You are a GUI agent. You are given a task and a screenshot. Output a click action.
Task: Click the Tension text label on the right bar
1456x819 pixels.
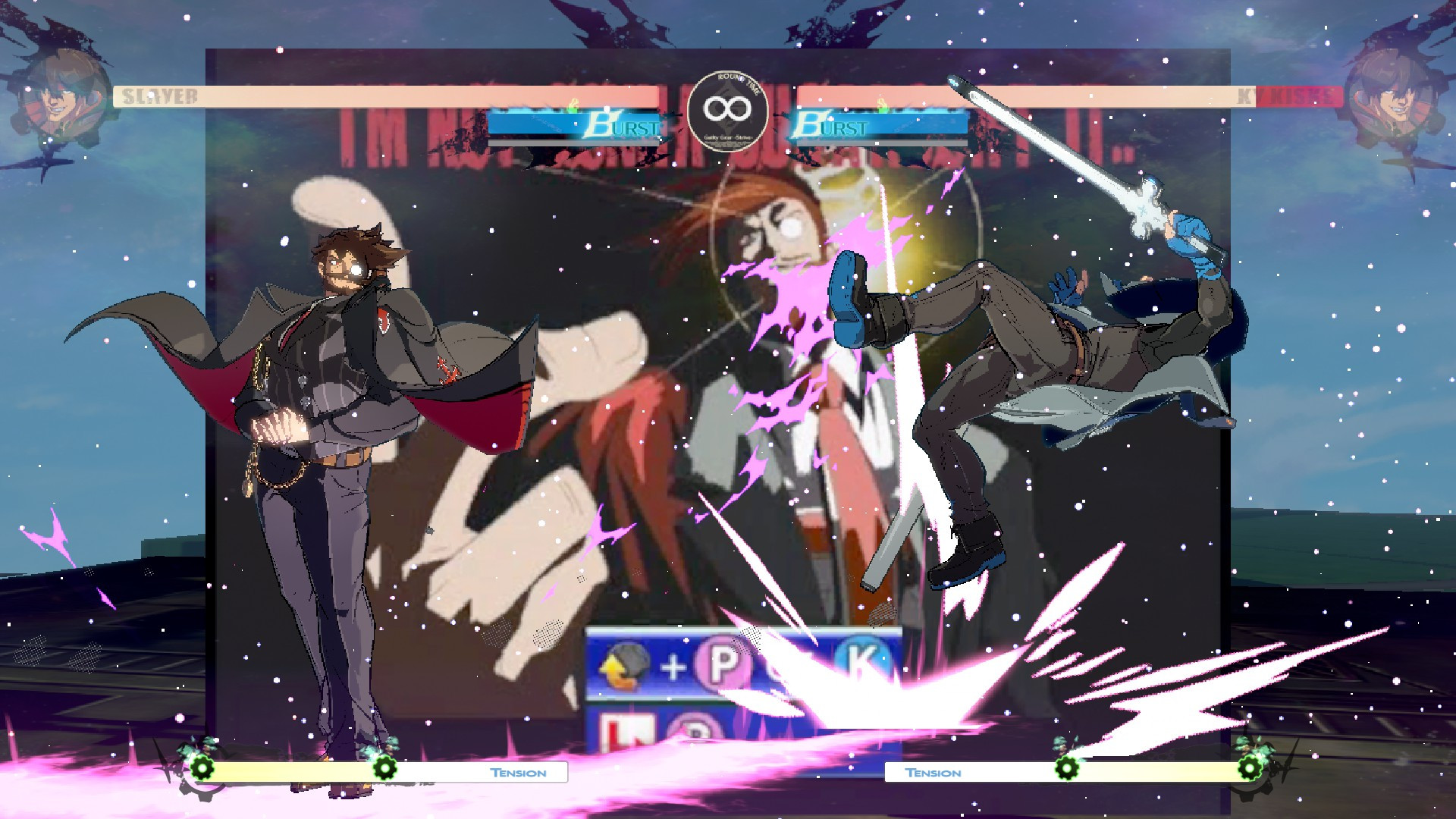click(934, 773)
